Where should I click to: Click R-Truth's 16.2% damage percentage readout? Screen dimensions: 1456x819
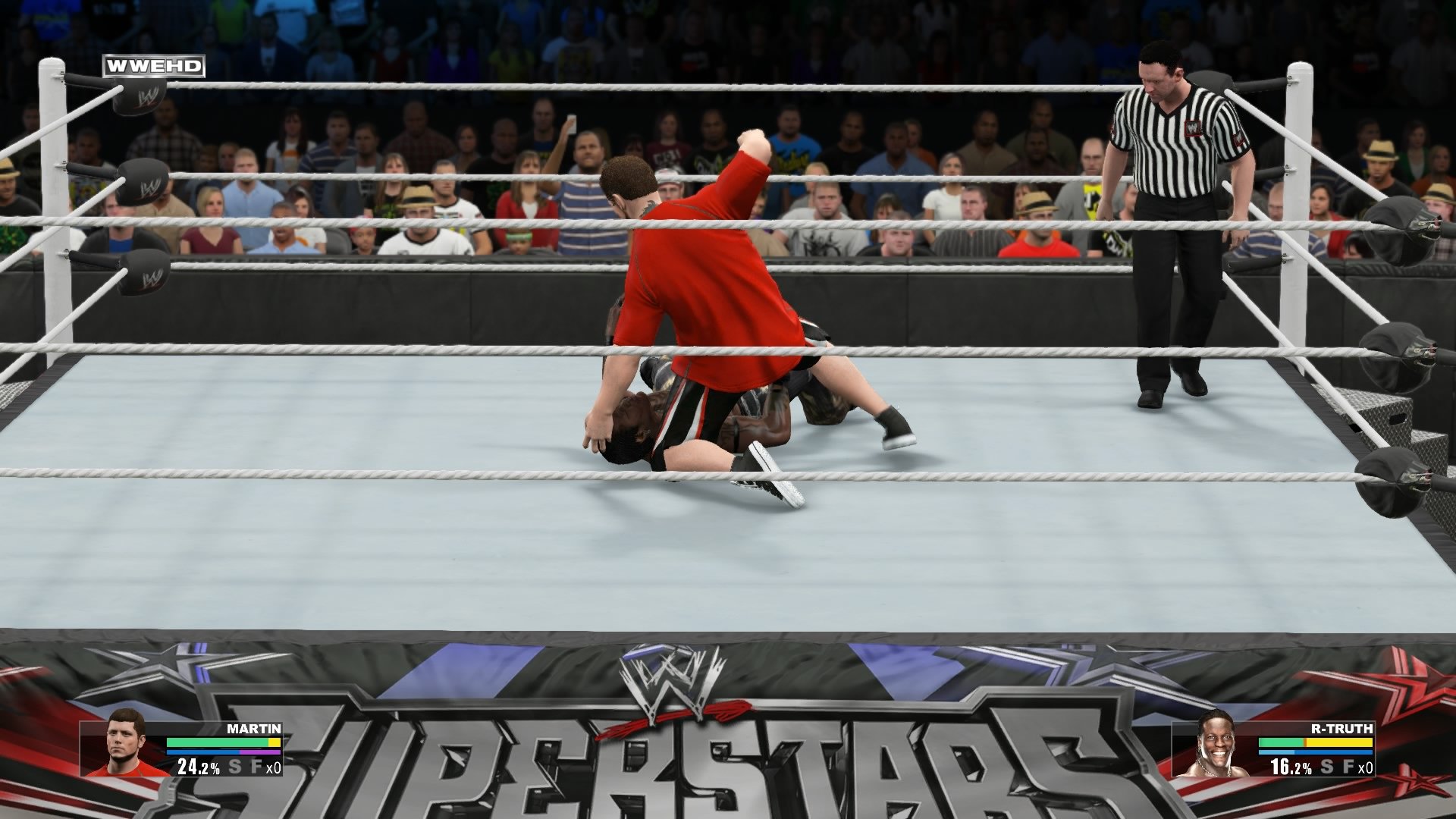[1291, 767]
